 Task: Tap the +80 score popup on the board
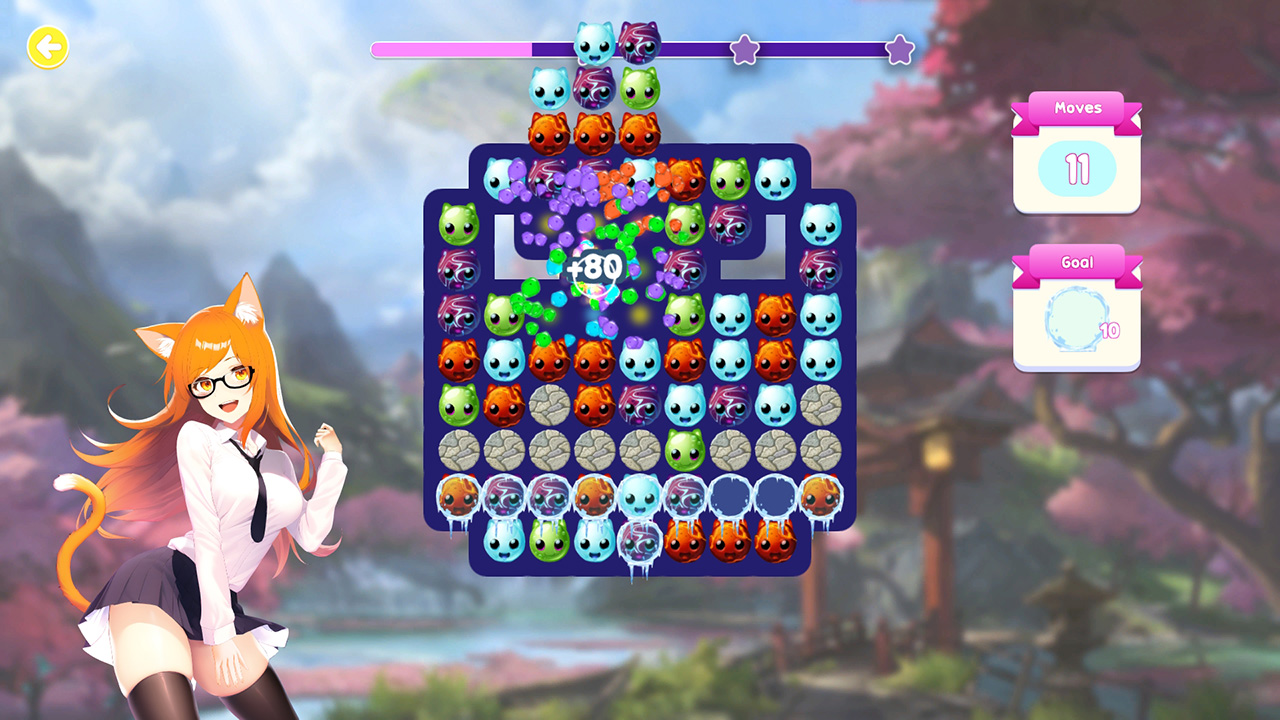595,266
